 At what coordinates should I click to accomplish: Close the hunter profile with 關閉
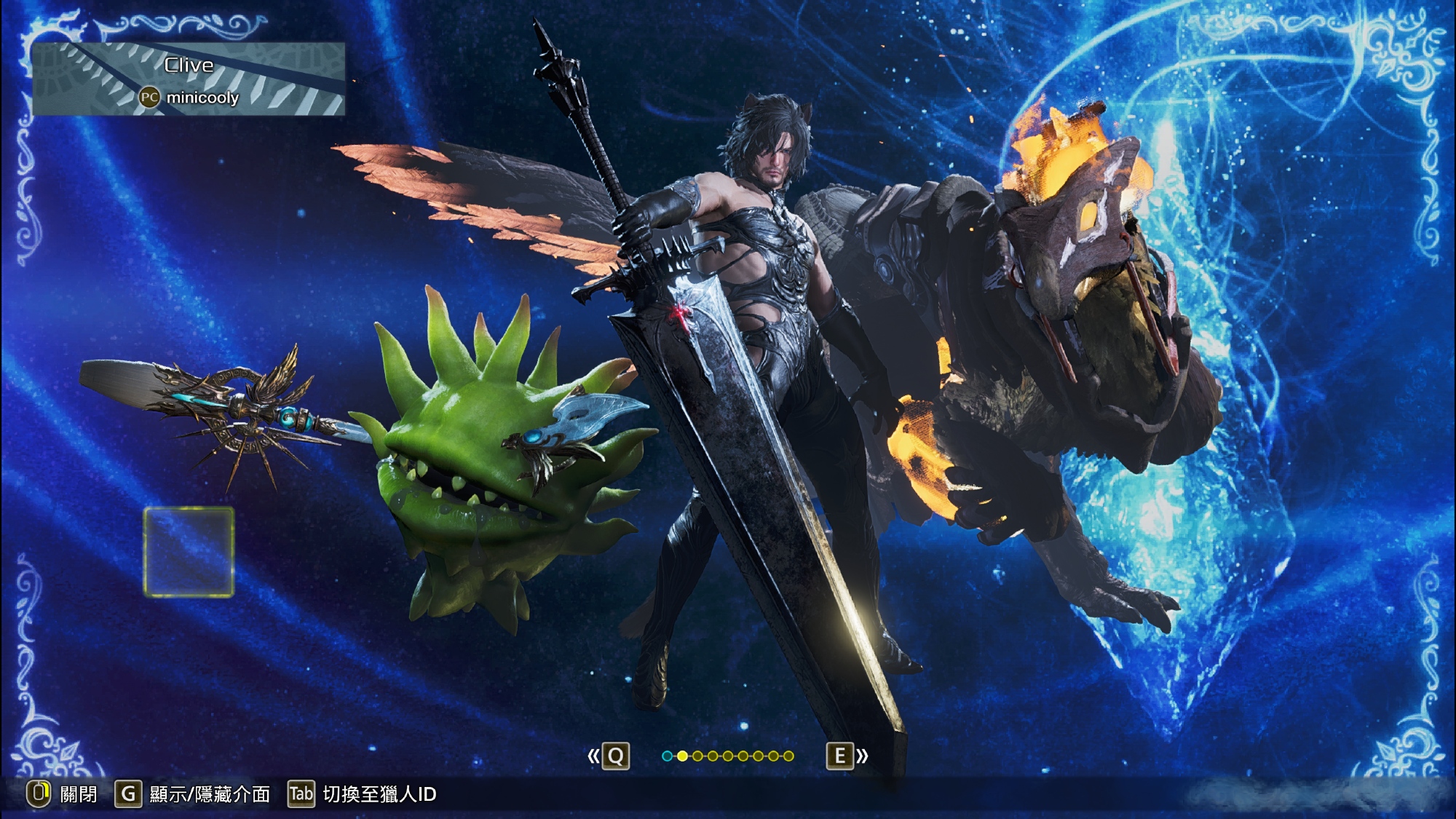point(62,794)
